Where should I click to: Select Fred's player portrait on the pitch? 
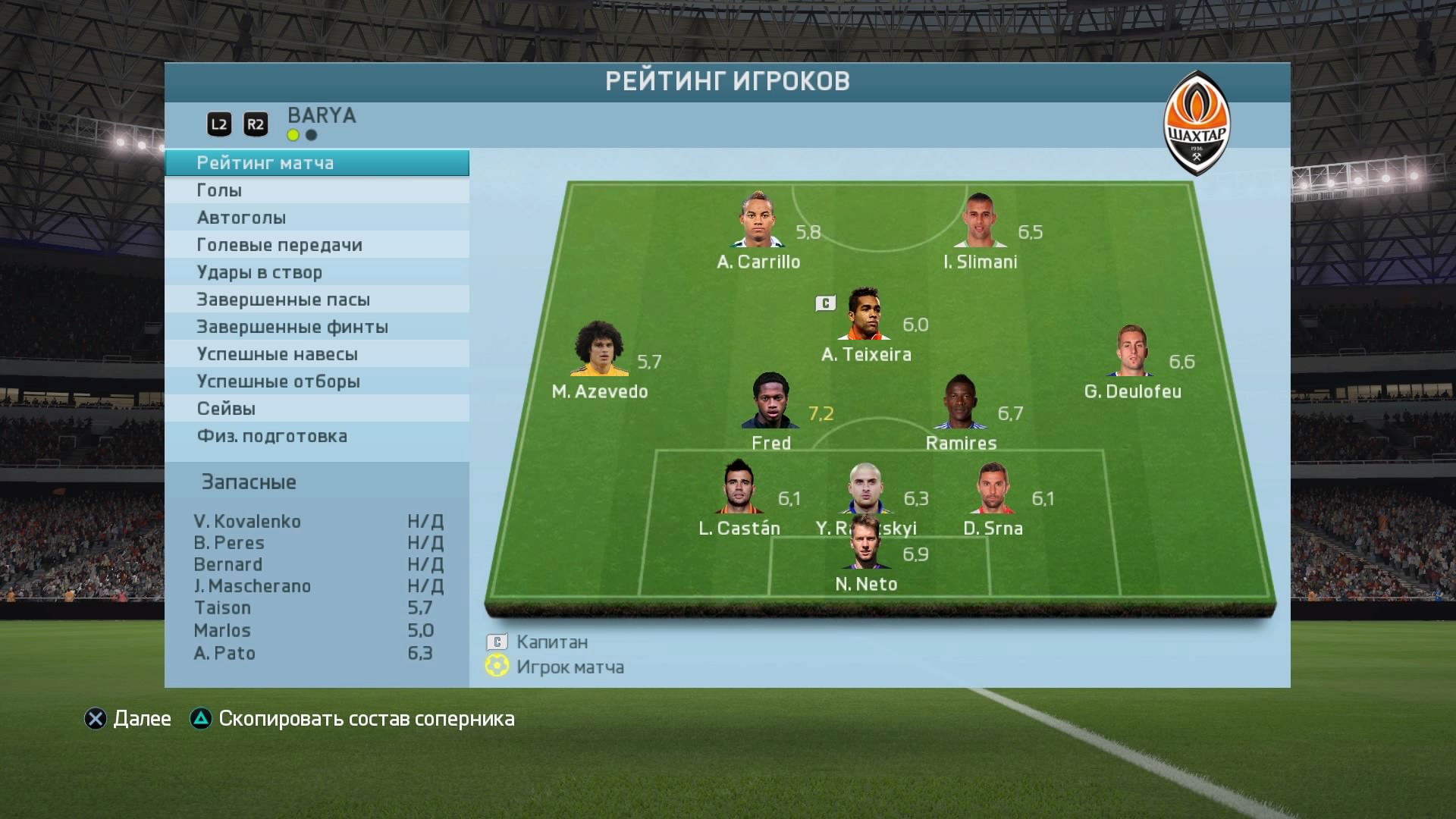coord(770,402)
